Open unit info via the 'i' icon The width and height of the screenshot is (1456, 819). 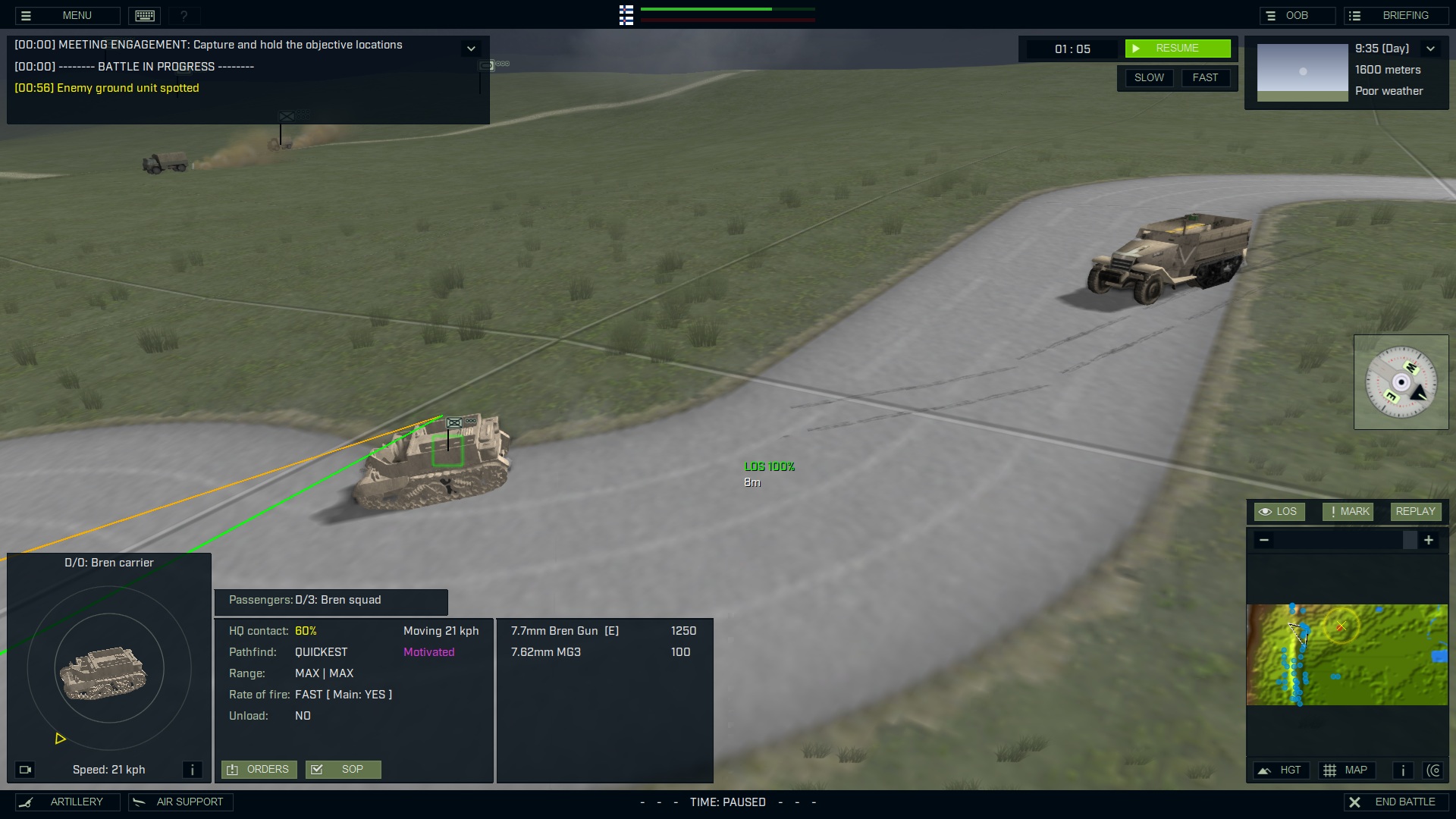[x=193, y=770]
